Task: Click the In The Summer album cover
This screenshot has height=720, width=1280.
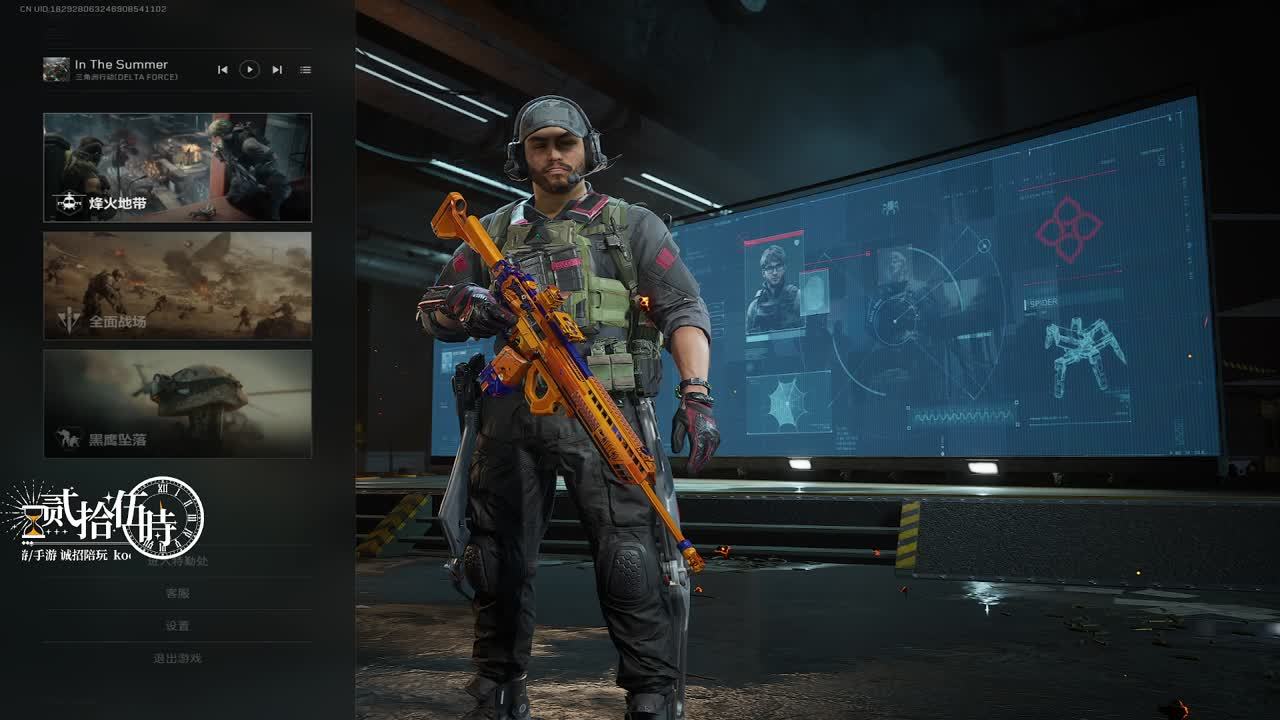Action: pos(56,69)
